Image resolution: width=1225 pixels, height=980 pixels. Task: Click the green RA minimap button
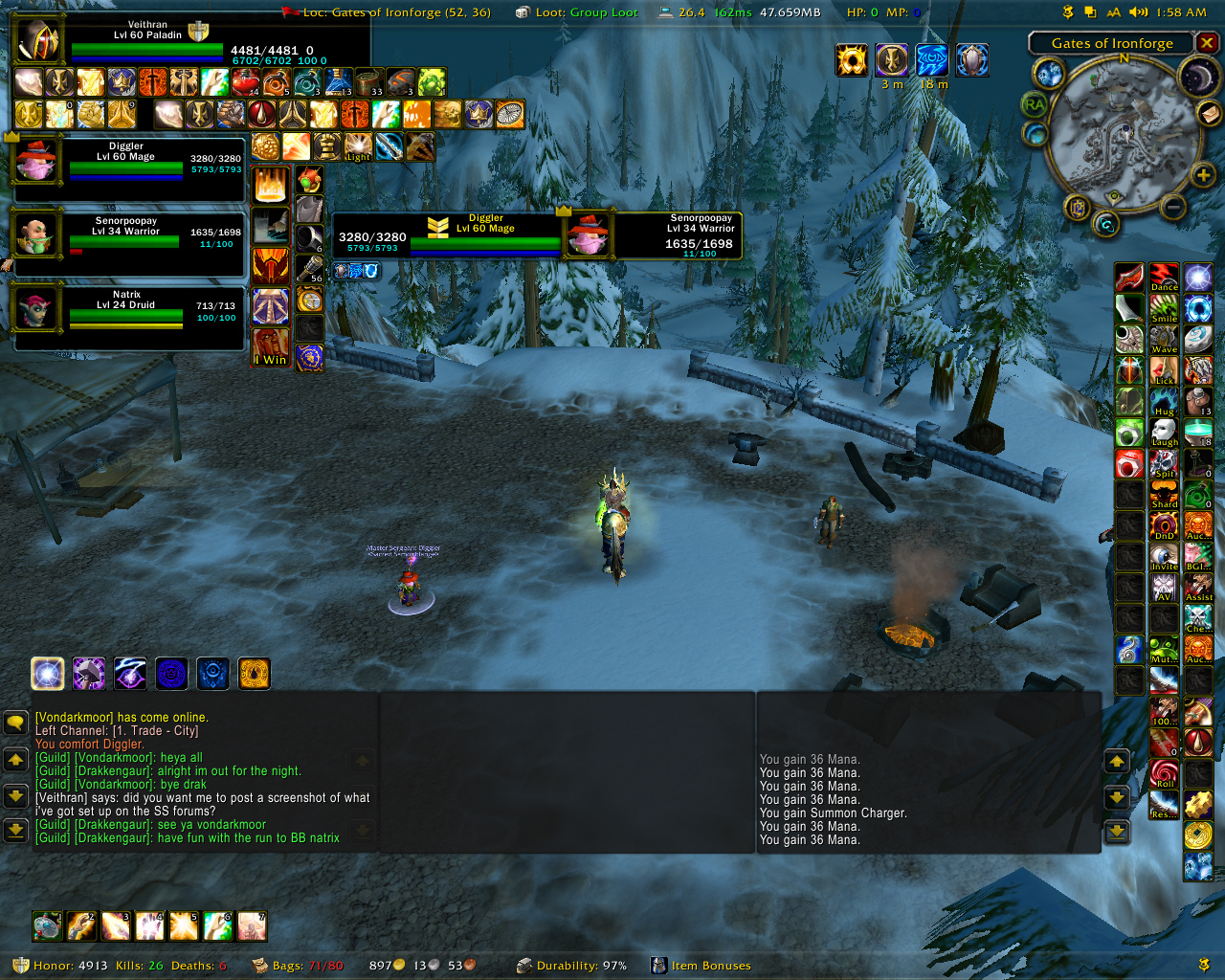[x=1035, y=104]
